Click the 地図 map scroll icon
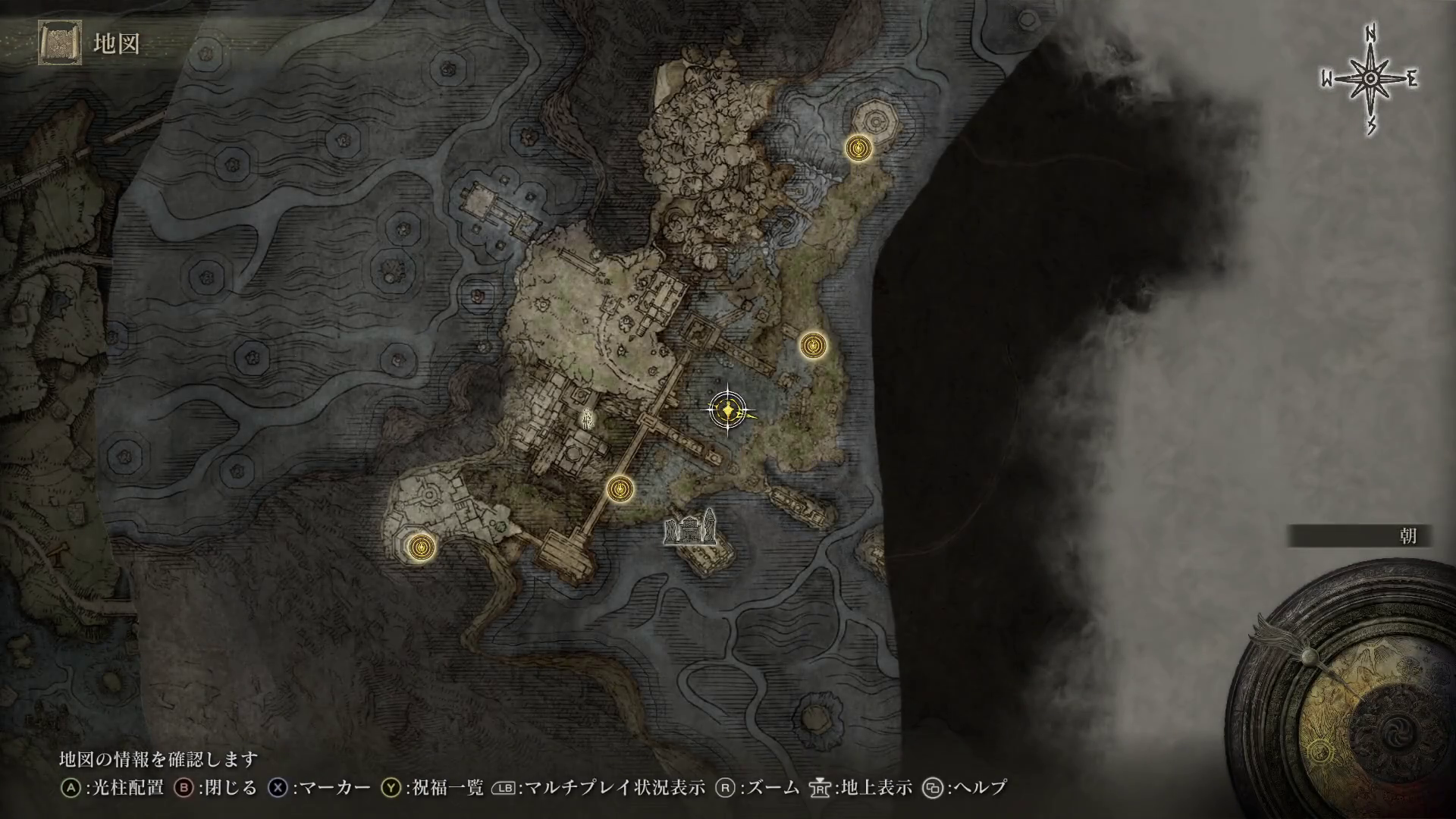The height and width of the screenshot is (819, 1456). pyautogui.click(x=60, y=44)
